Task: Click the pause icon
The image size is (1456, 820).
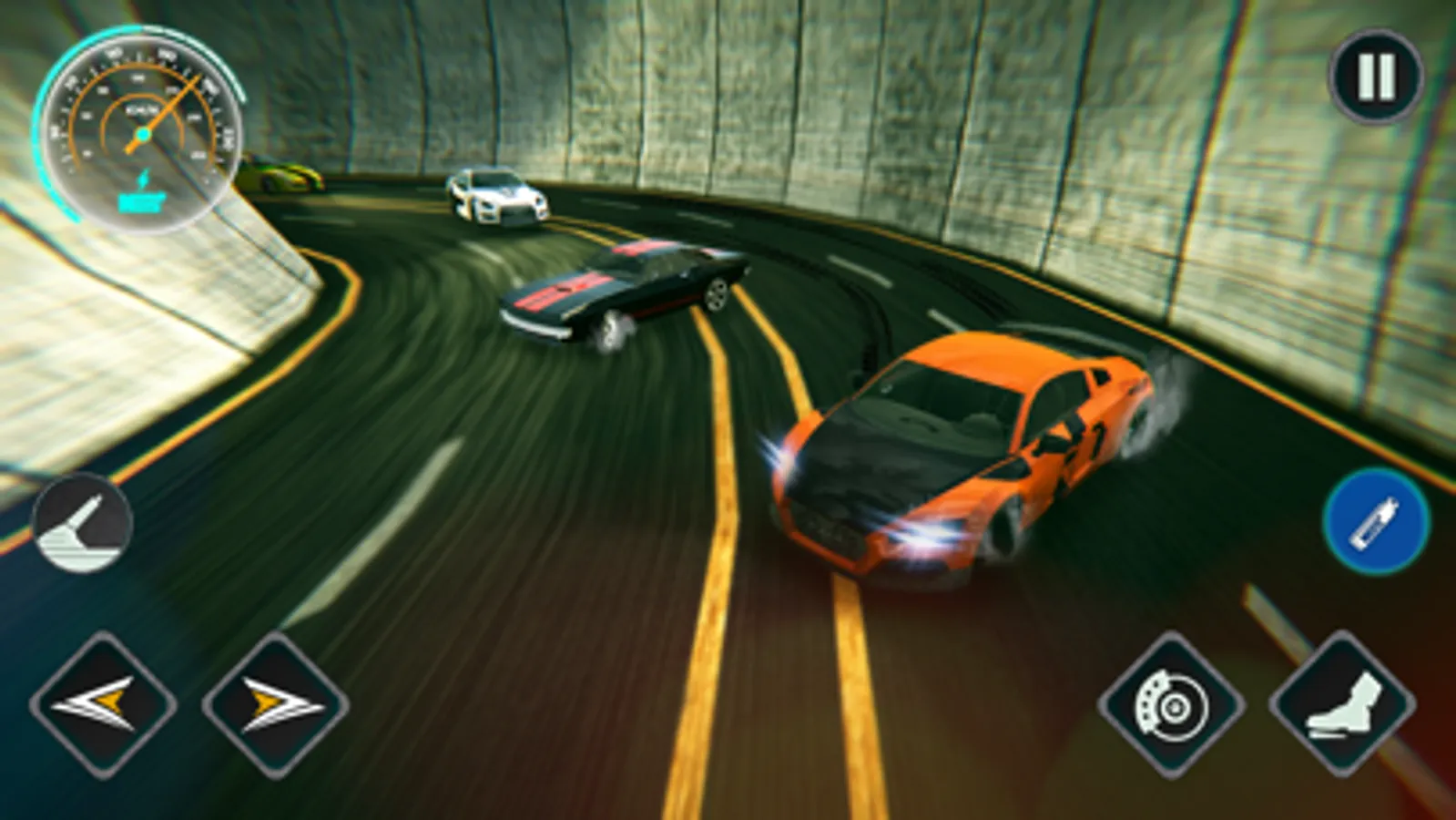Action: [1375, 78]
